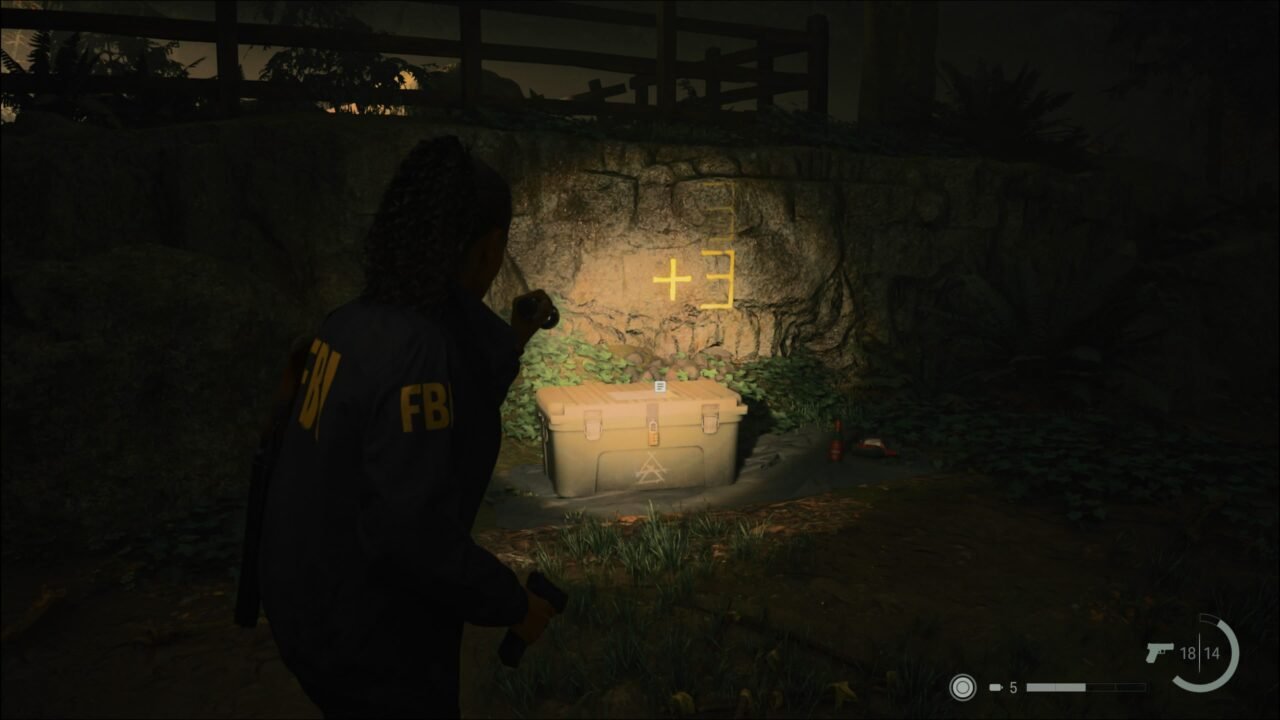Click the cult triangle symbol on the box

[x=651, y=468]
